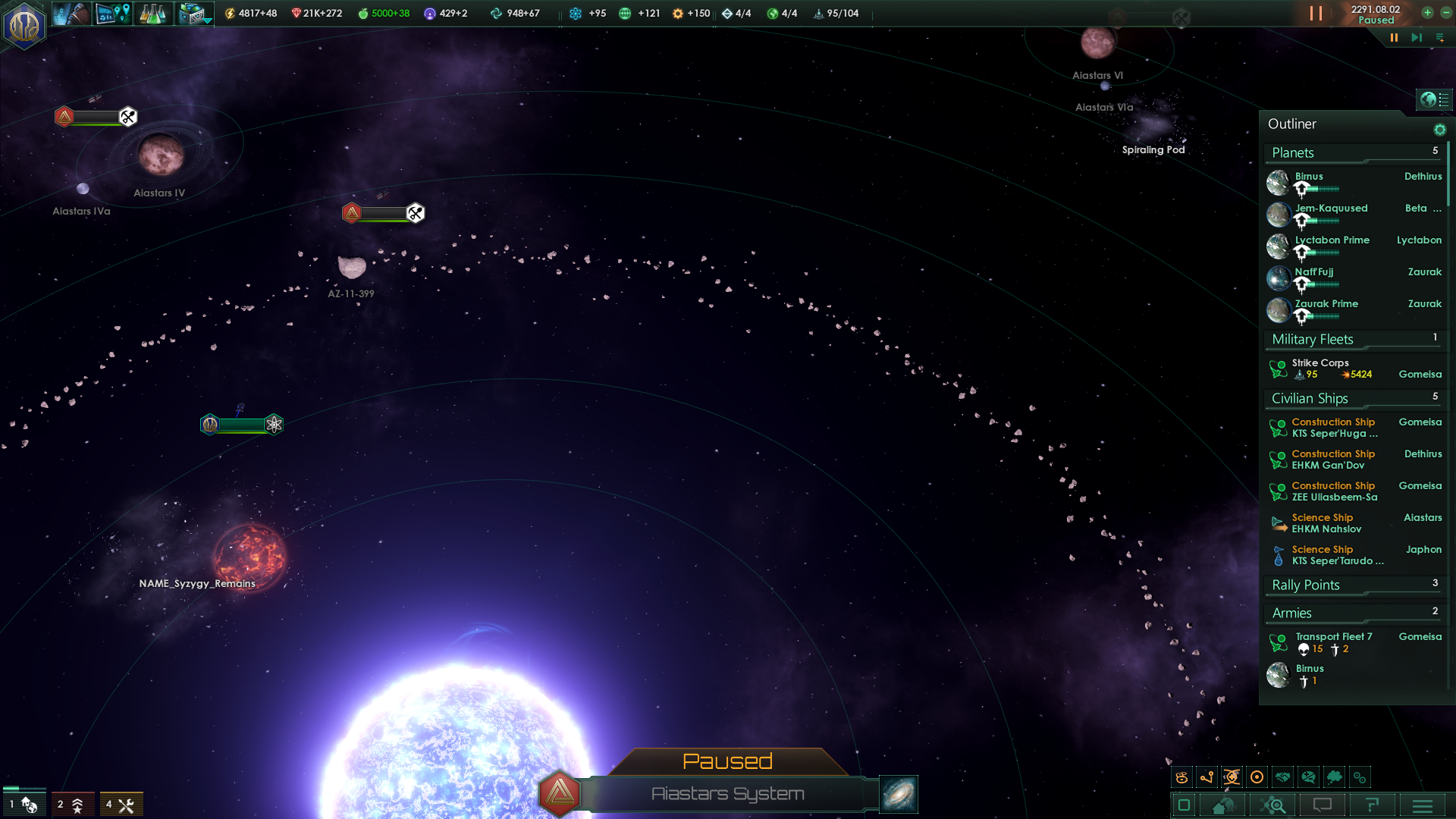Open the hamburger main menu button
The image size is (1456, 819).
coord(1423,805)
